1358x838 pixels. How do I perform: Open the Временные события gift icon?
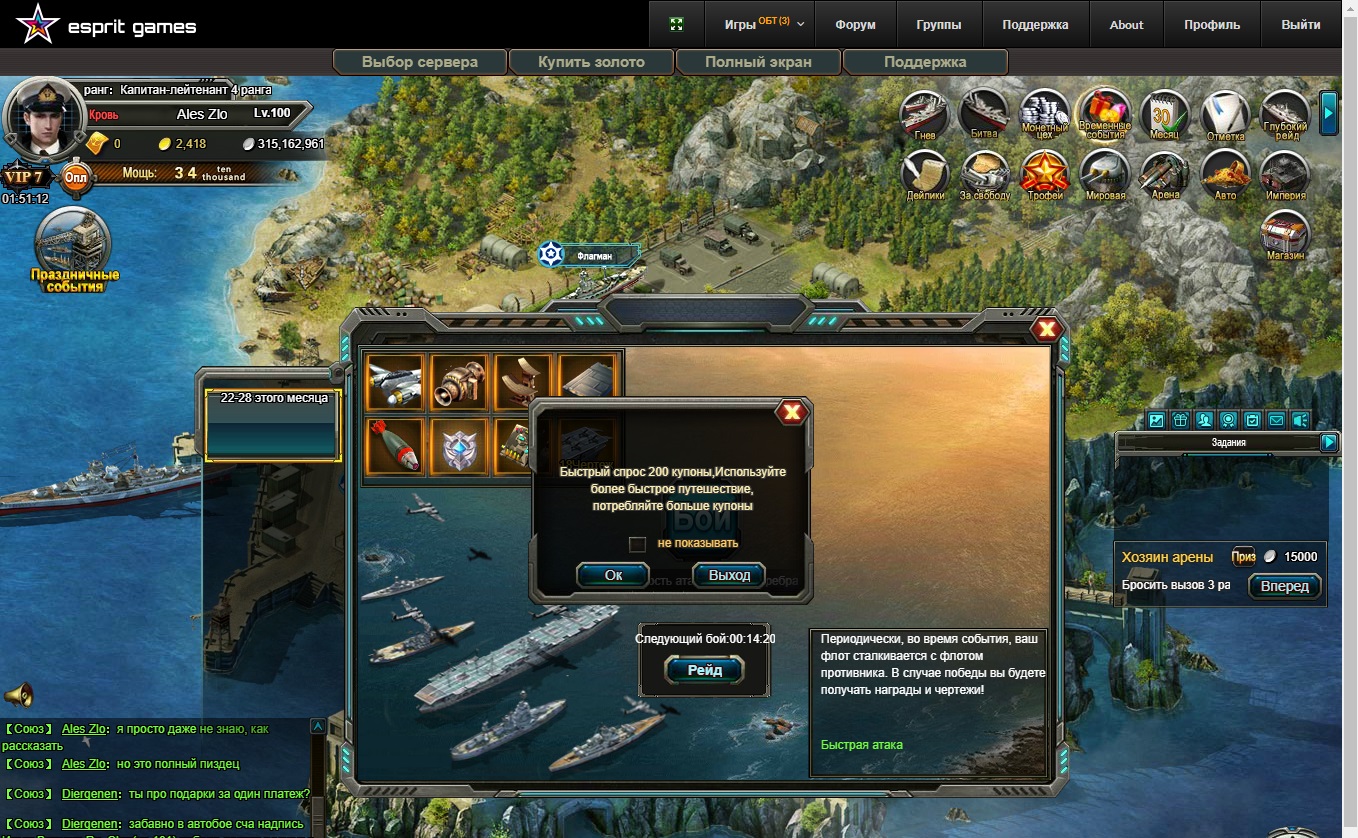pos(1104,113)
